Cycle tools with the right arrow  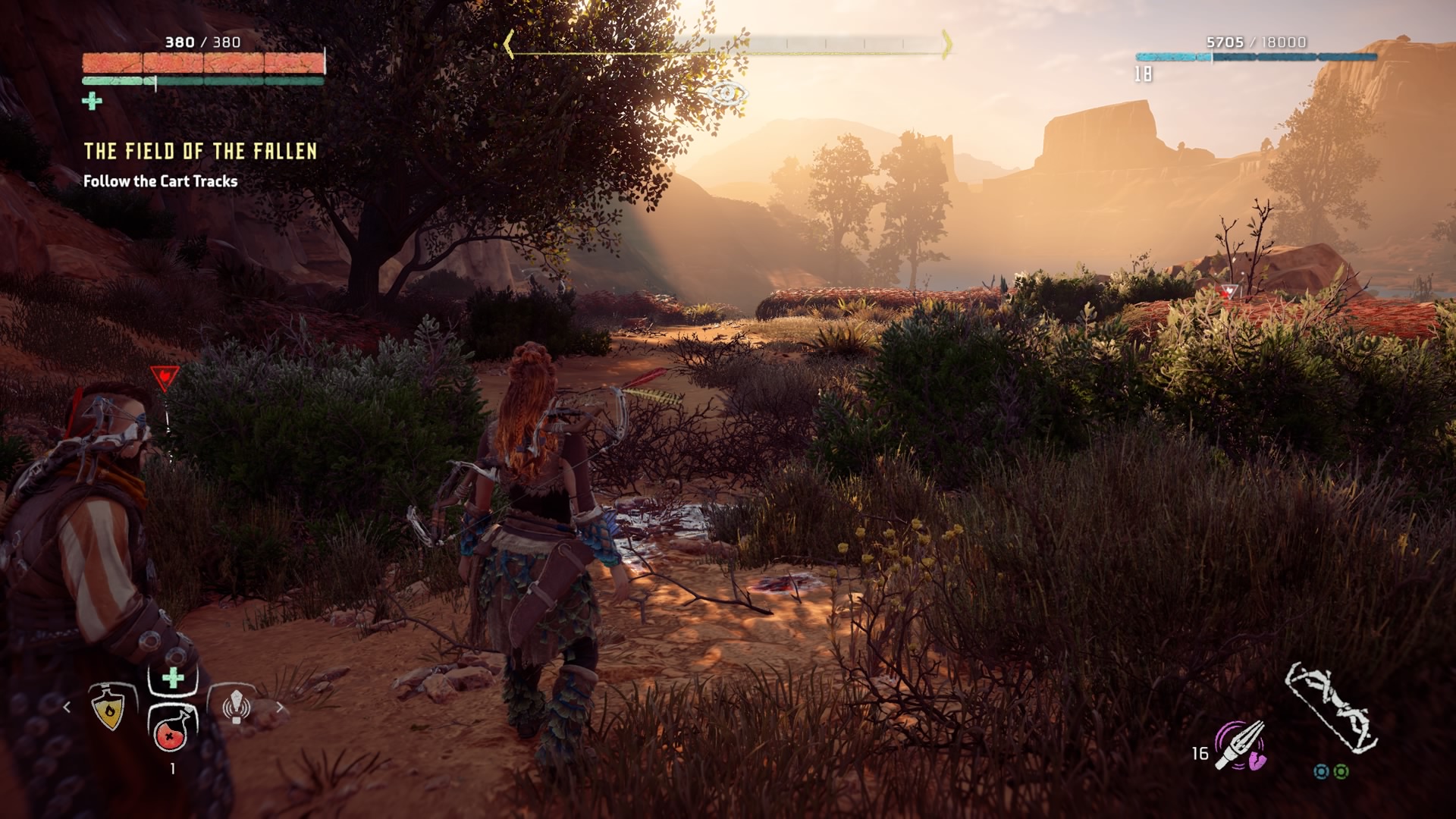[280, 708]
